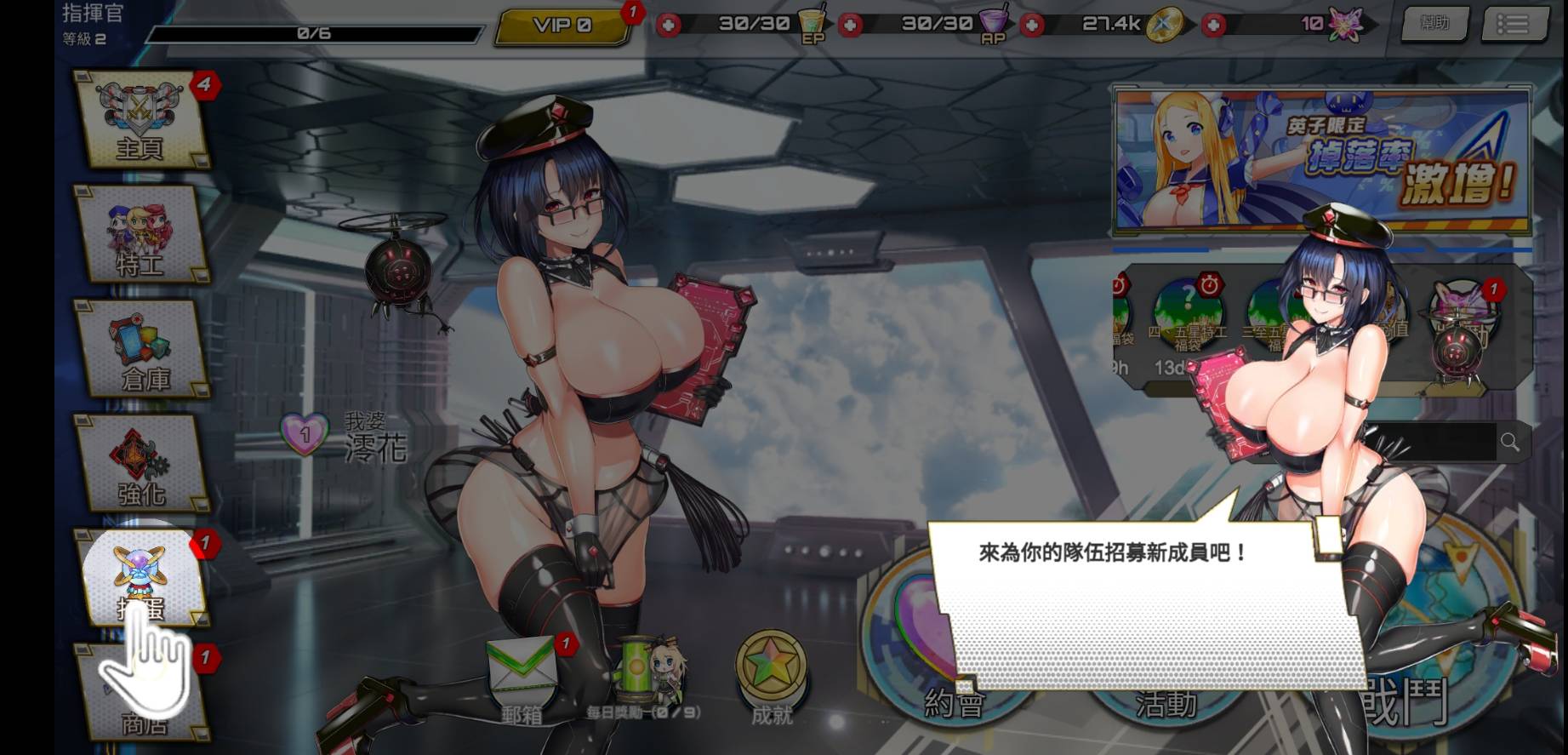Open the 幫助 help button
This screenshot has height=755, width=1568.
(x=1435, y=24)
